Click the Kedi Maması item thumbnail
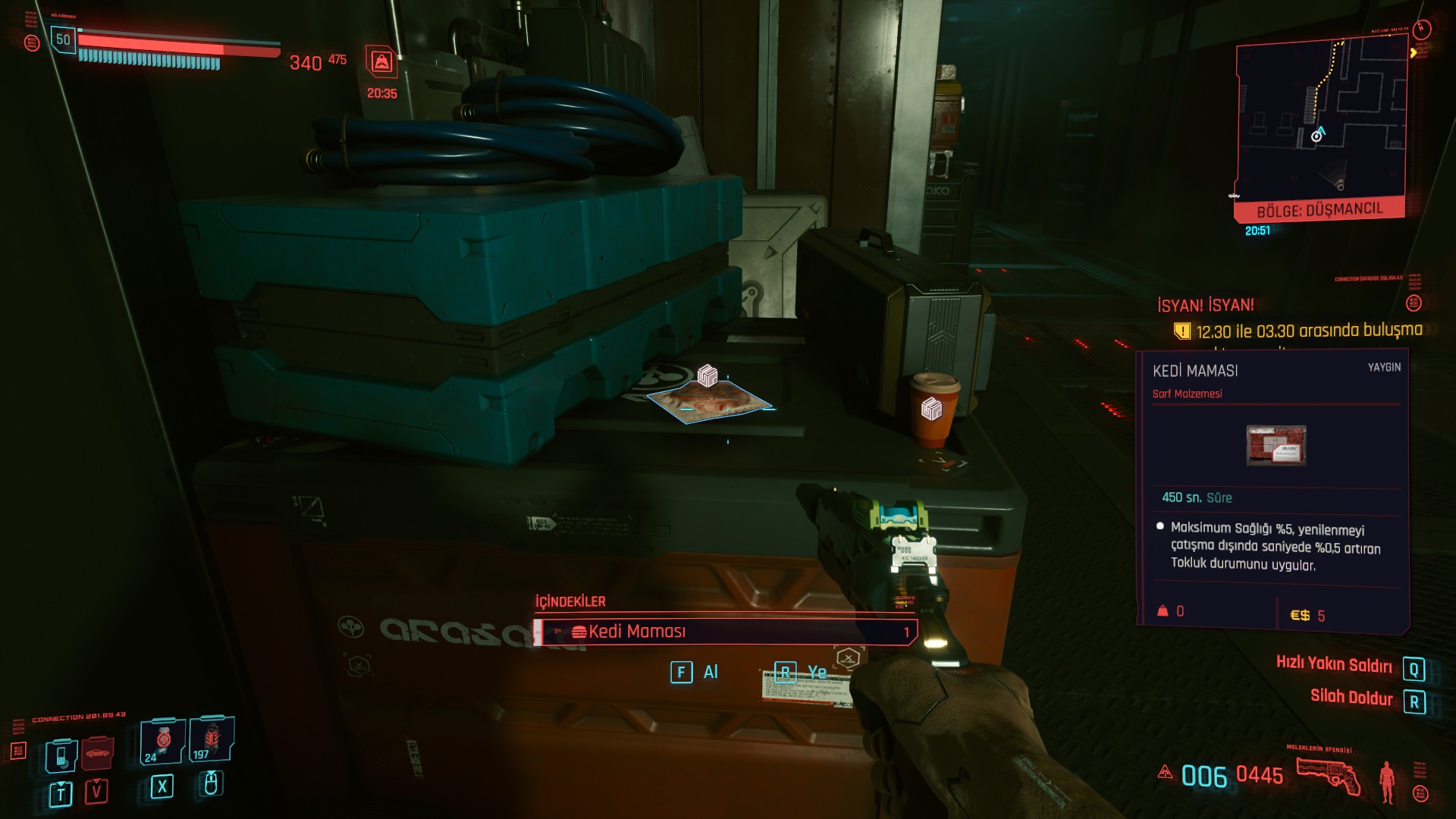Viewport: 1456px width, 819px height. 1276,445
